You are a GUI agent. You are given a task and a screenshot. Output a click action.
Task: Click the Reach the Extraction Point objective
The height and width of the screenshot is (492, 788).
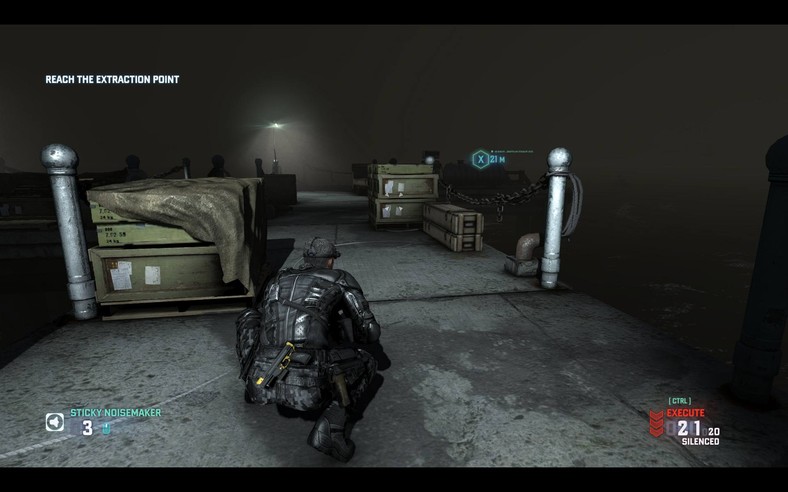(112, 79)
